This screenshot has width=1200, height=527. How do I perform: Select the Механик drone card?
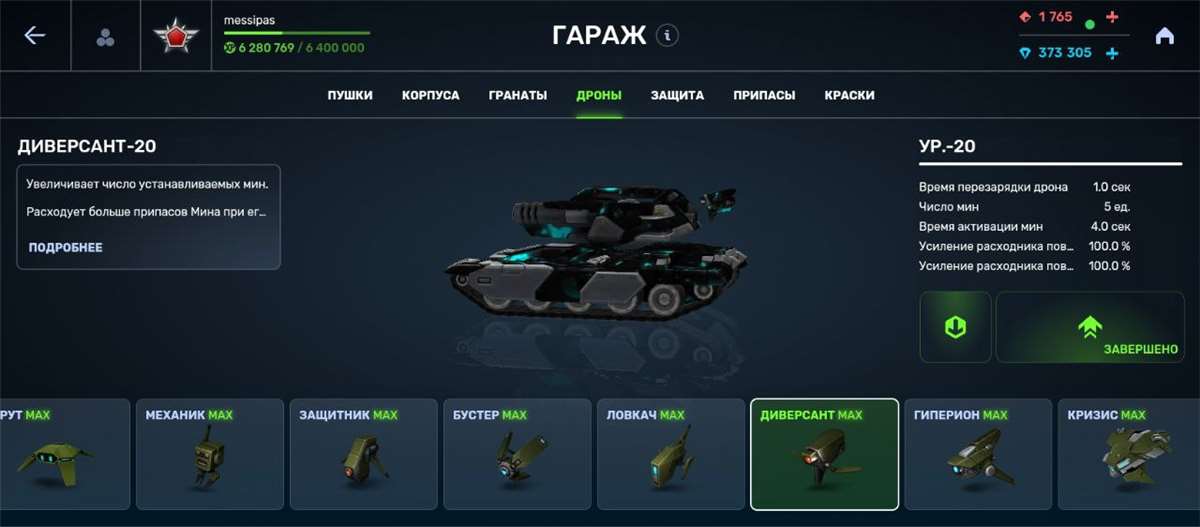210,453
